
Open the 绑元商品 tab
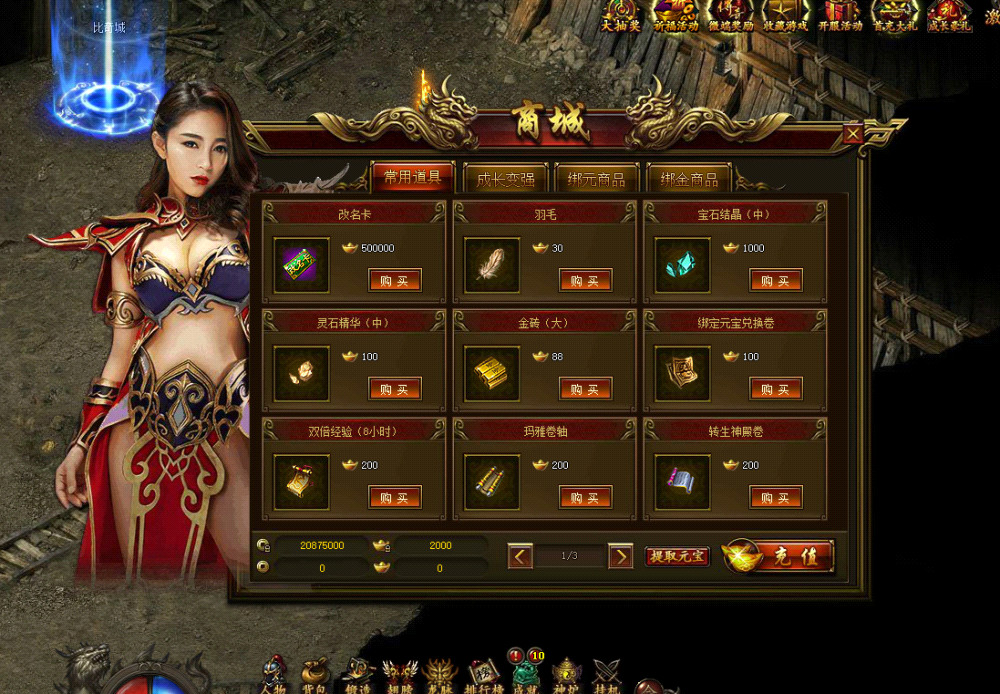[597, 179]
